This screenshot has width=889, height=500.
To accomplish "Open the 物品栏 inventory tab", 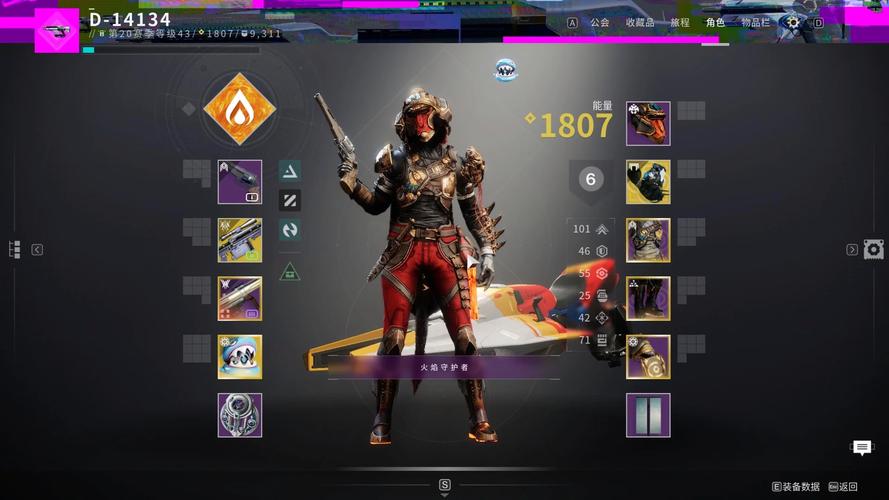I will [x=755, y=22].
